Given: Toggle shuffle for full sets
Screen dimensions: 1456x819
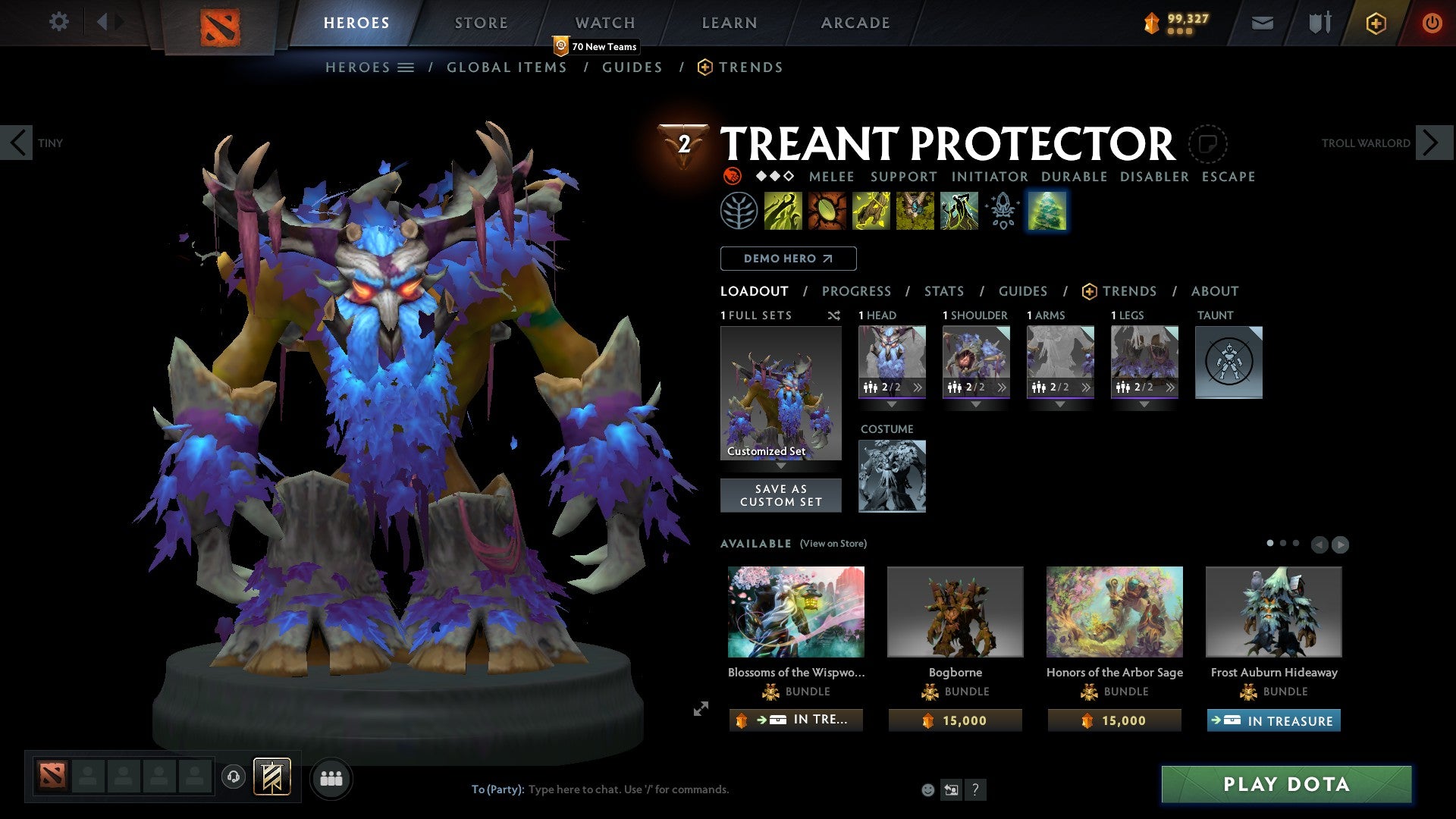Looking at the screenshot, I should tap(834, 315).
